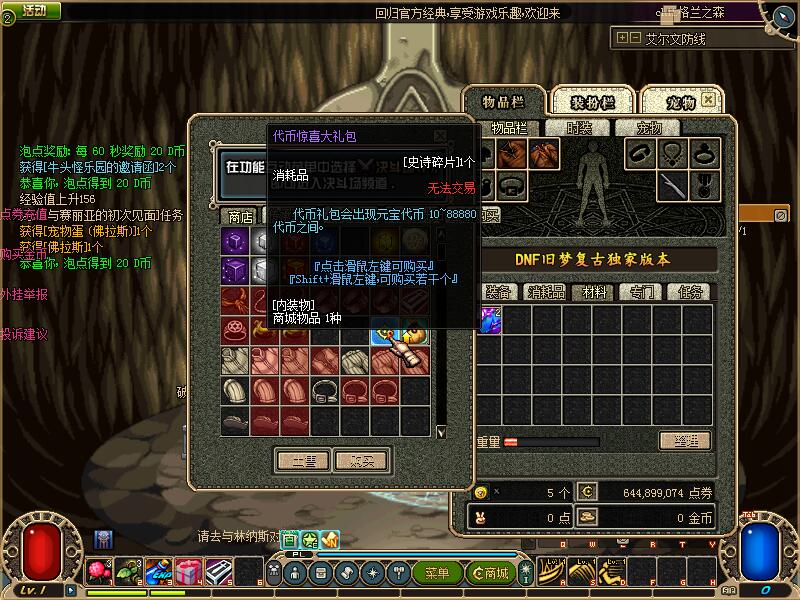The image size is (800, 600).
Task: Close the inventory window
Action: click(709, 100)
